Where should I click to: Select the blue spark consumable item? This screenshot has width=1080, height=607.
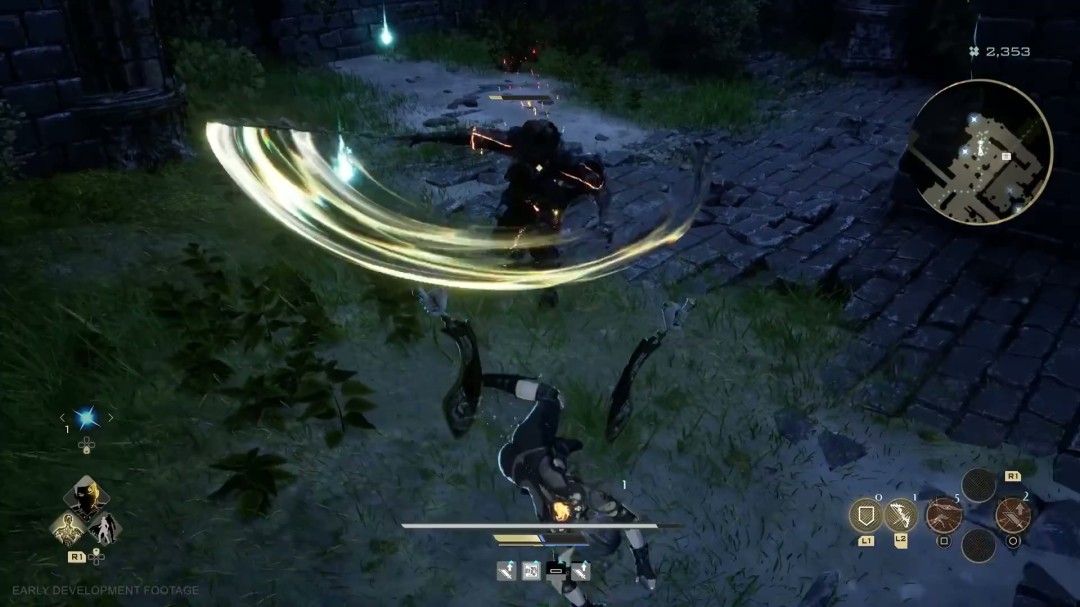click(x=86, y=418)
